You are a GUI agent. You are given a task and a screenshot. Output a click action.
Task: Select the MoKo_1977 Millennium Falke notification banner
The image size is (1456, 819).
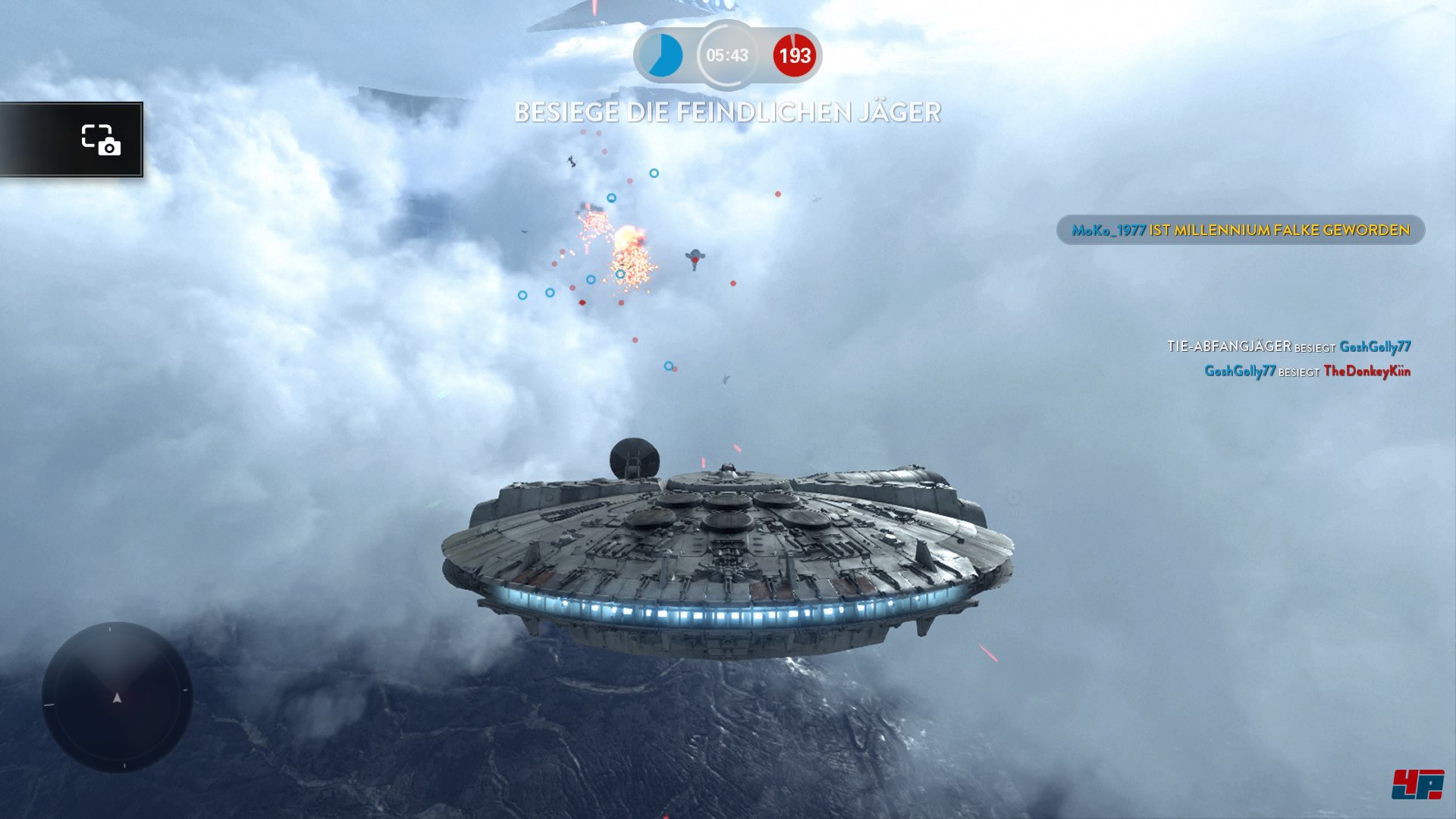[x=1240, y=230]
